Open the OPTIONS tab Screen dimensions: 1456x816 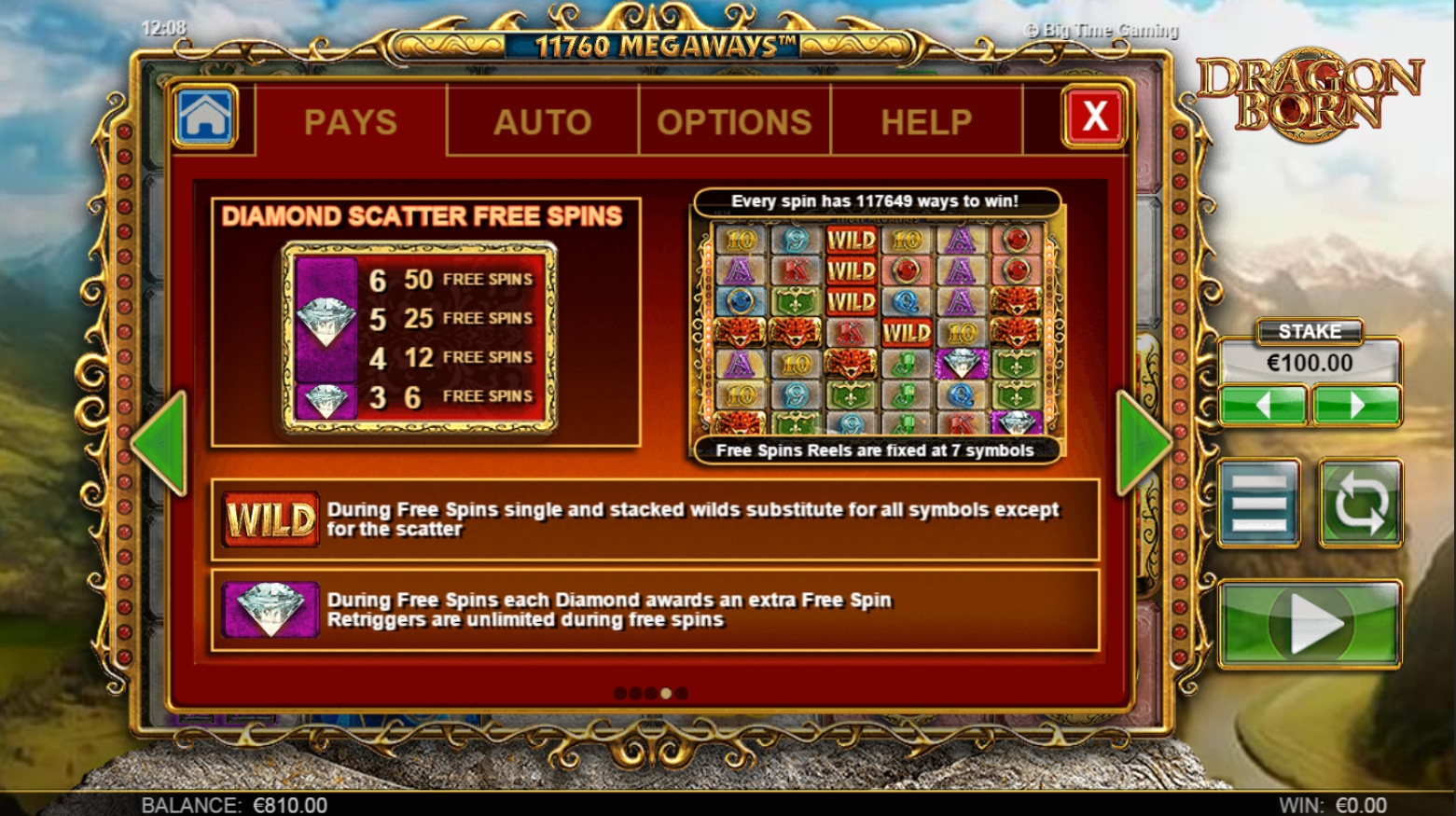[x=734, y=122]
